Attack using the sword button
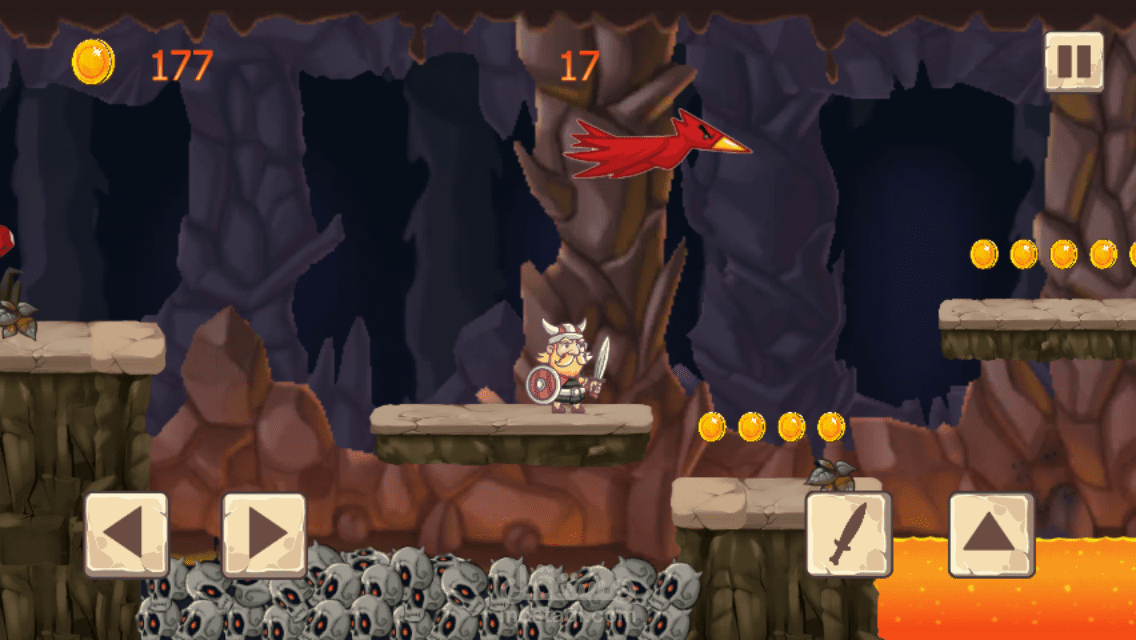1136x640 pixels. click(849, 535)
